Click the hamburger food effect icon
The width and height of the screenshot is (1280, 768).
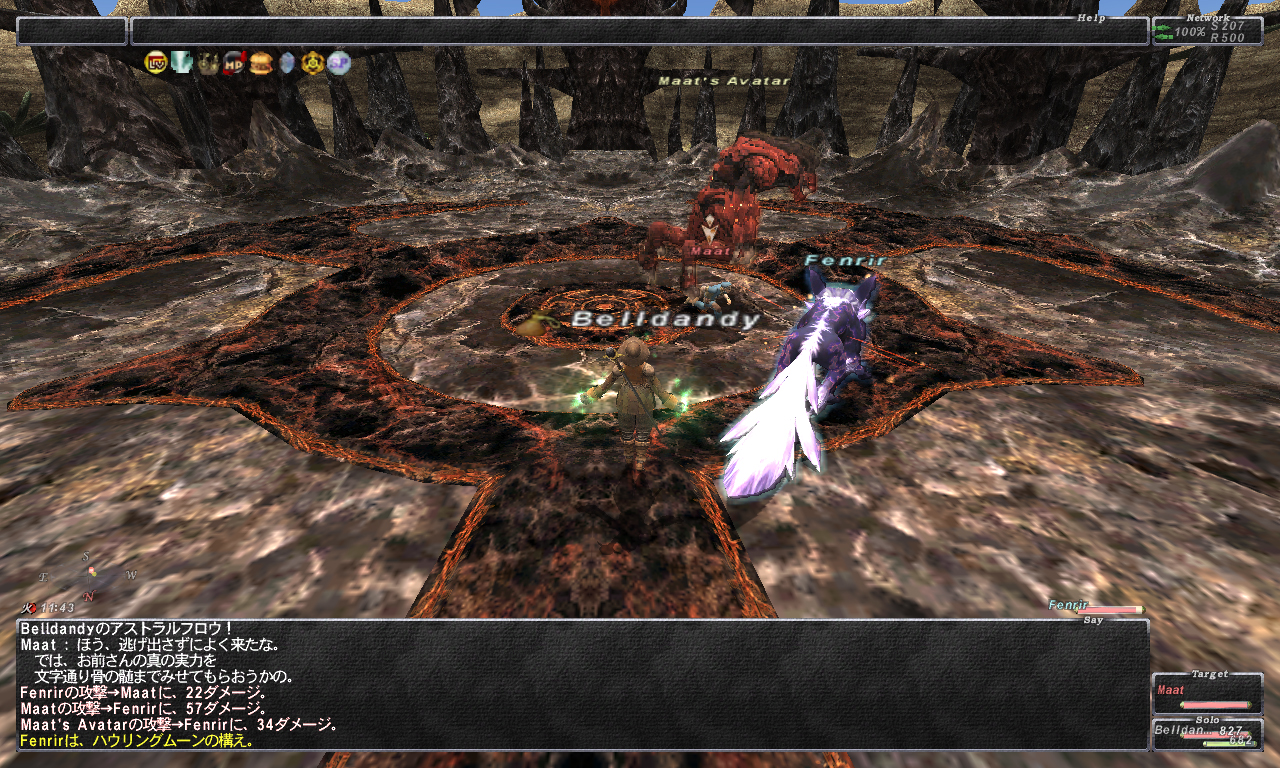[x=261, y=63]
